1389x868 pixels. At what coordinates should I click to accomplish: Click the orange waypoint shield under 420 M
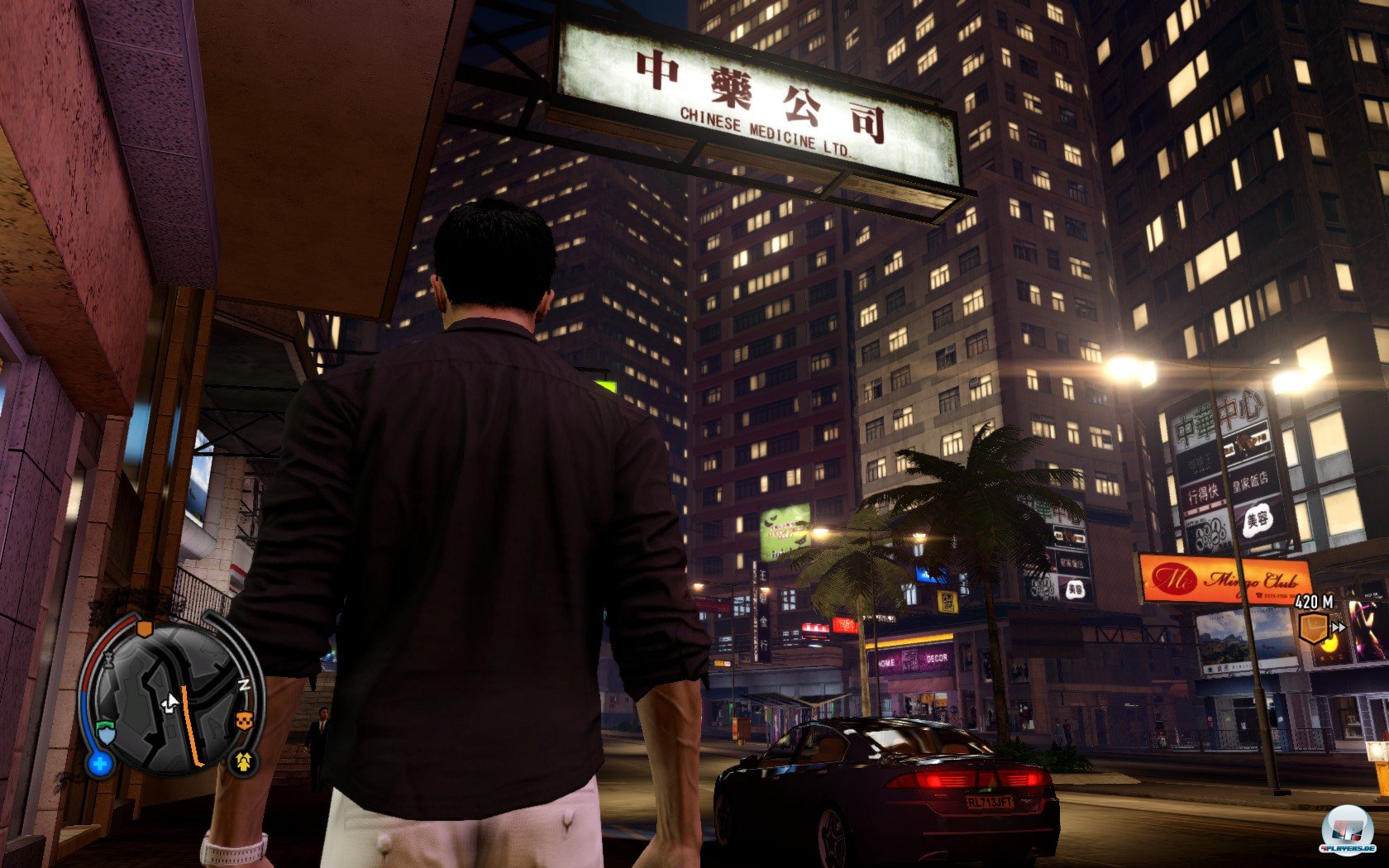1314,627
